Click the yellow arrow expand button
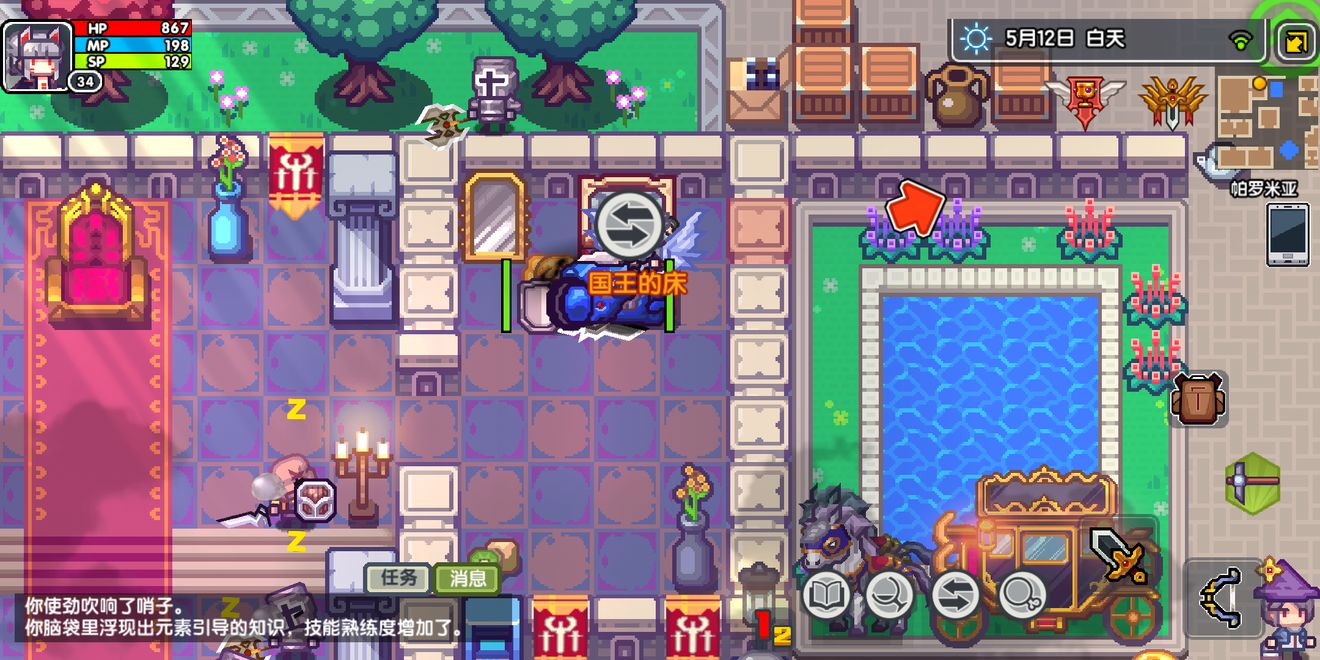 pos(1297,43)
